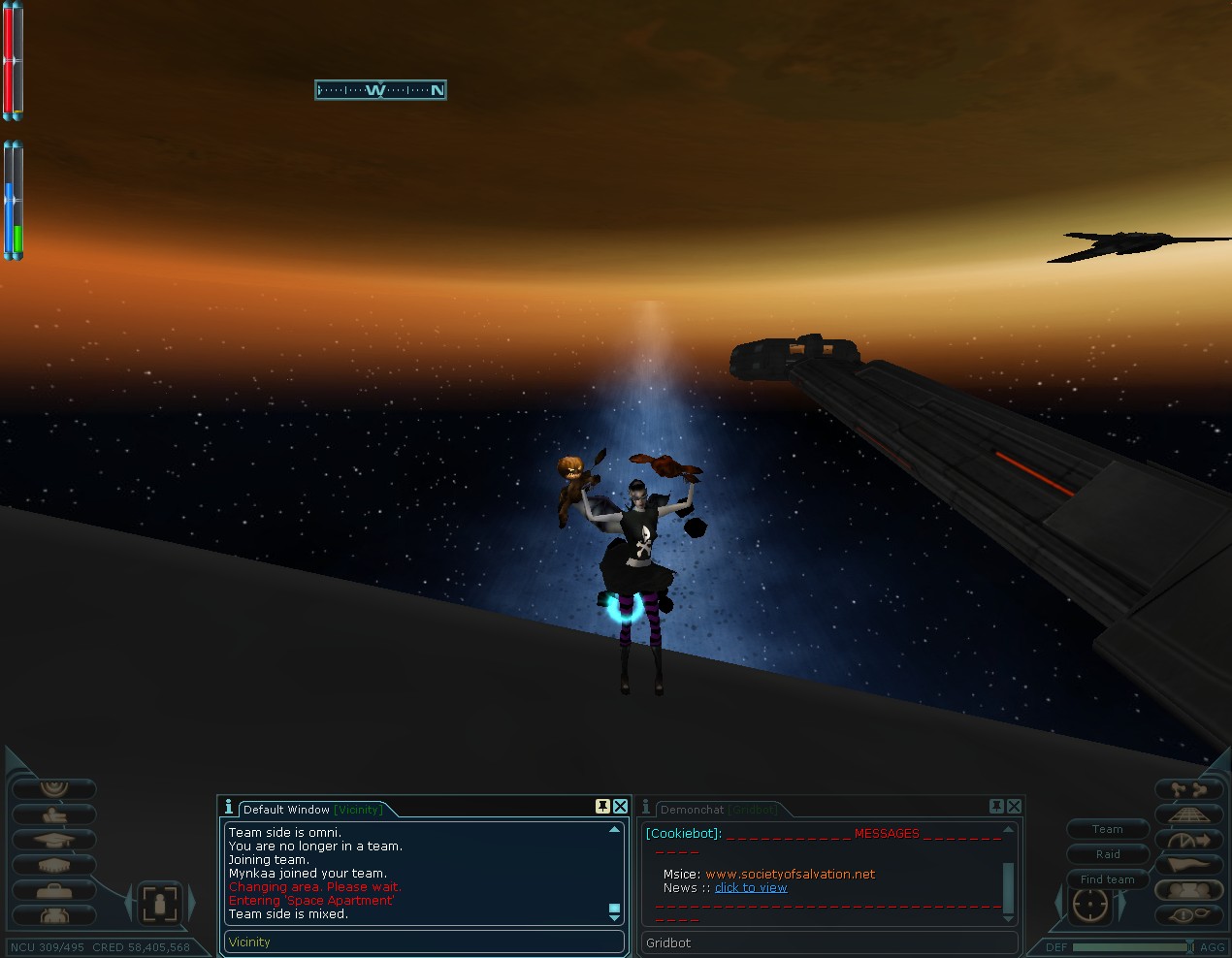Close the Demonchat window
The width and height of the screenshot is (1232, 958).
pyautogui.click(x=1014, y=807)
